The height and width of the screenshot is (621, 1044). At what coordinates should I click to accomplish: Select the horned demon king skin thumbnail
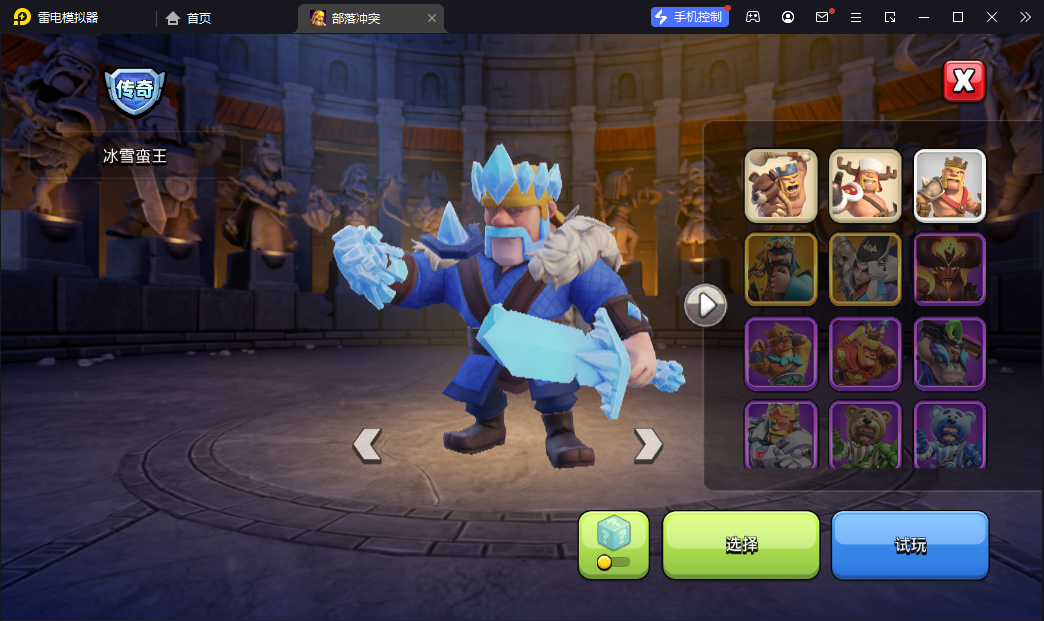pyautogui.click(x=949, y=269)
